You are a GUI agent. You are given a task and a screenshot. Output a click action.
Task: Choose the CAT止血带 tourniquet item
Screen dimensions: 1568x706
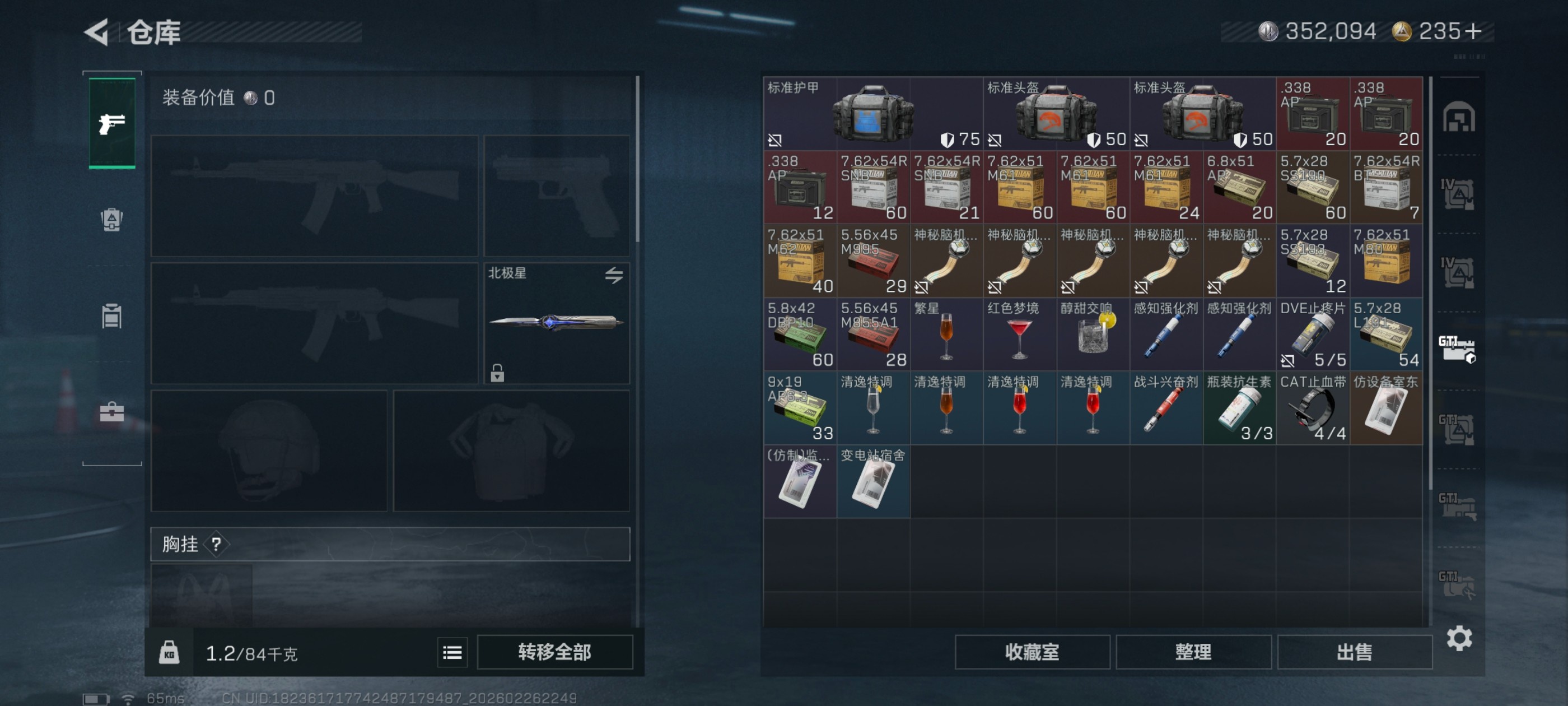[1312, 408]
